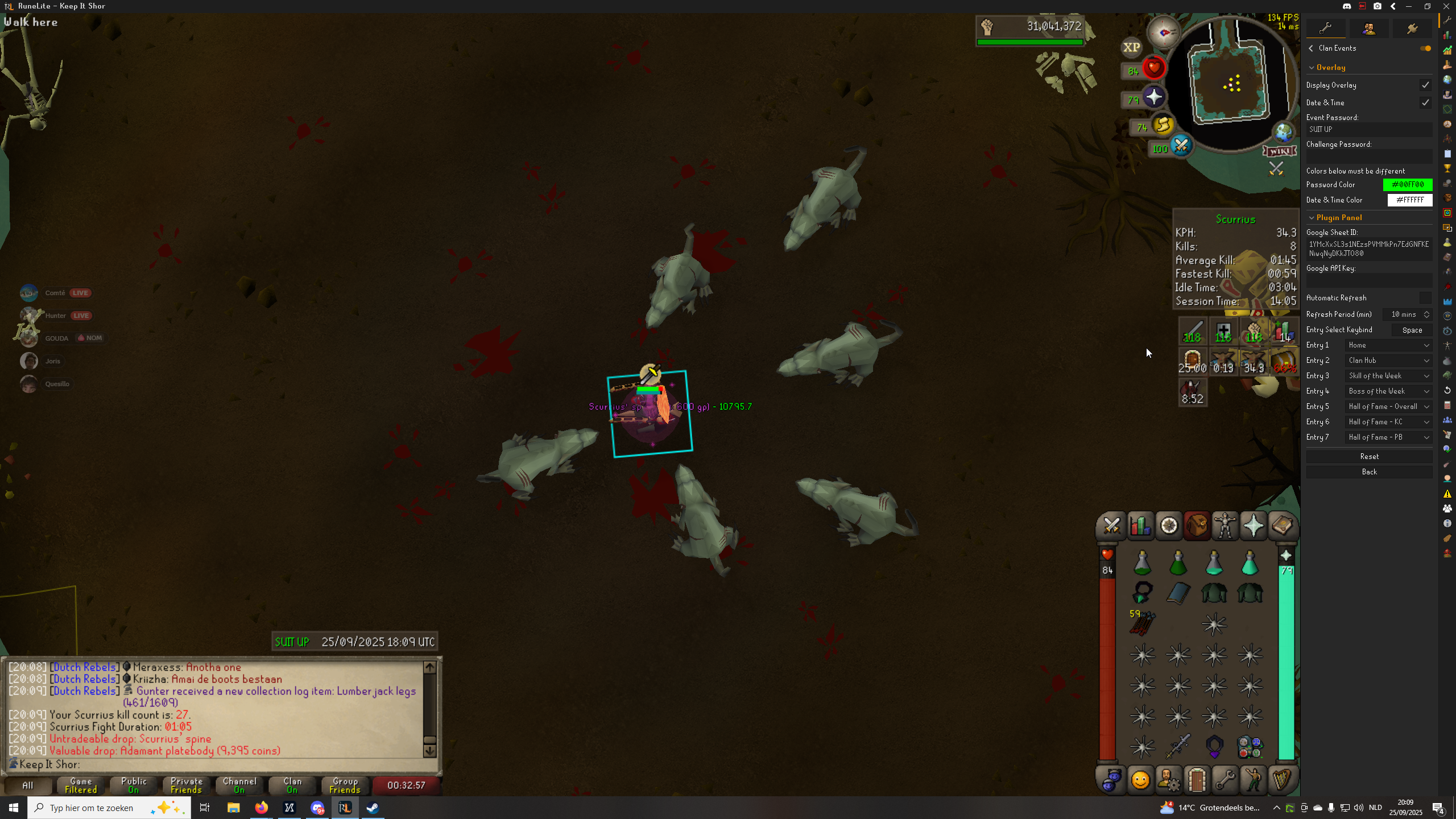This screenshot has height=819, width=1456.
Task: Switch off the Clan Events plugin toggle
Action: [x=1425, y=48]
